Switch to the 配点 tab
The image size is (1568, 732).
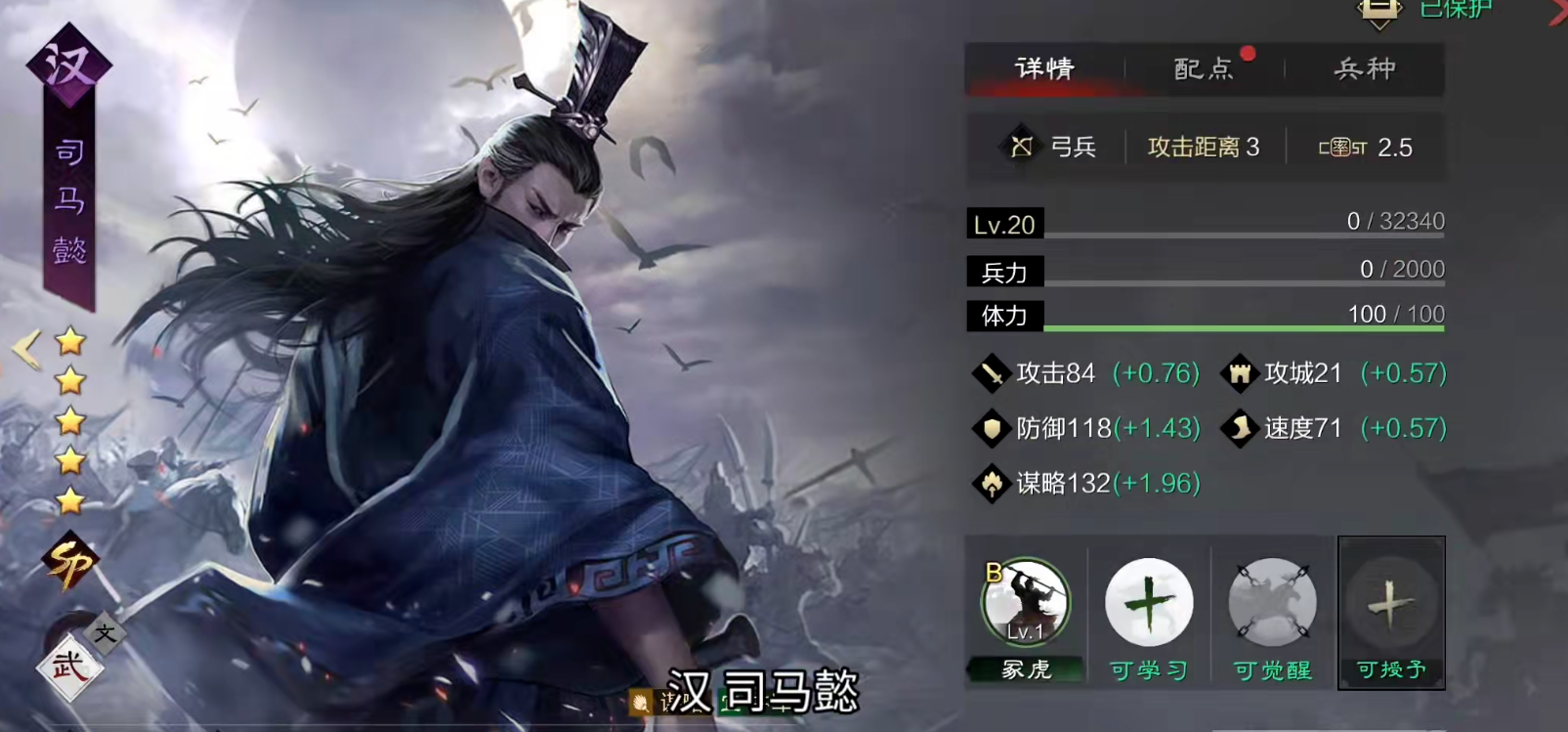tap(1204, 69)
